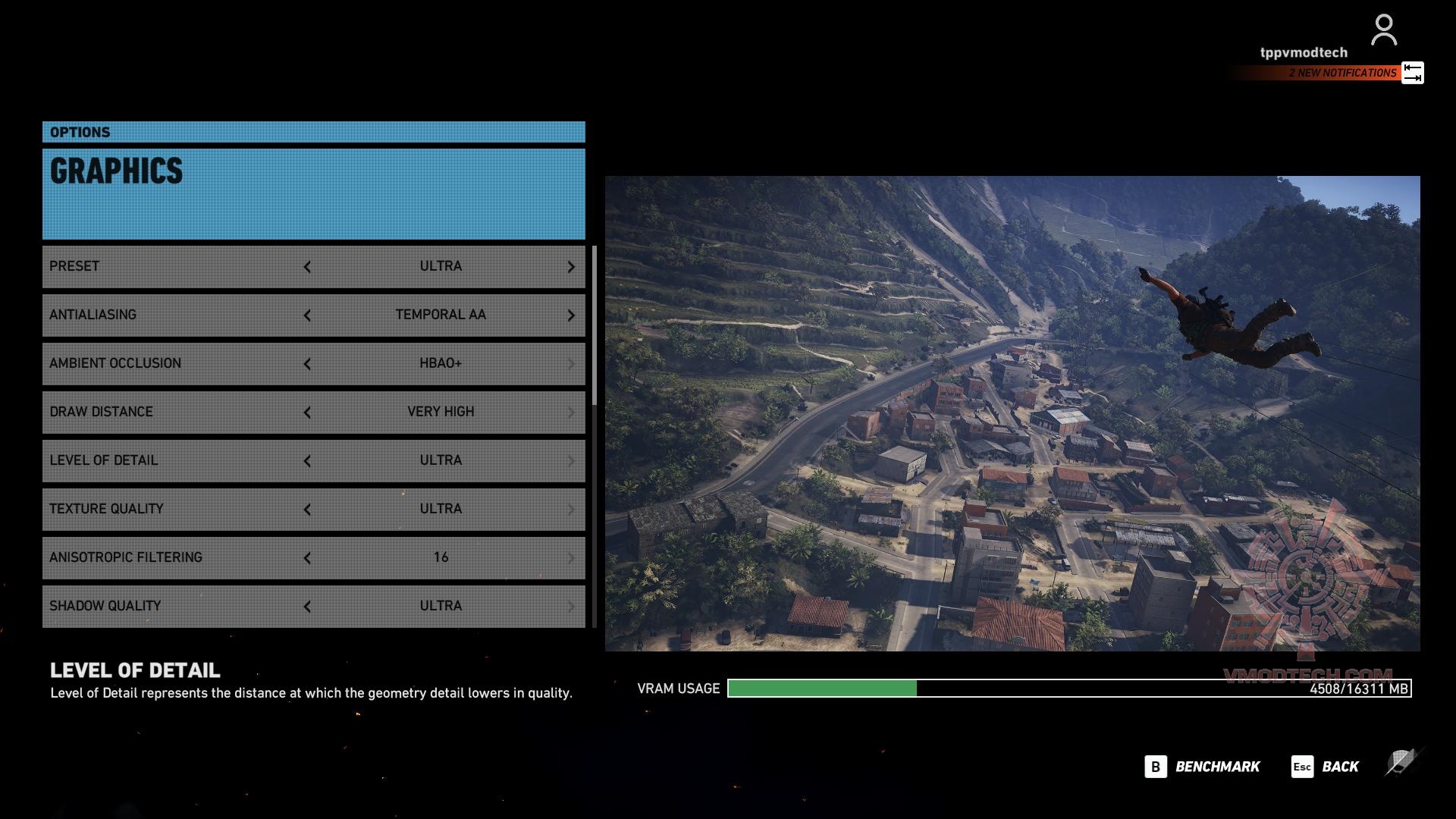Click the right arrow for Preset

click(x=571, y=267)
